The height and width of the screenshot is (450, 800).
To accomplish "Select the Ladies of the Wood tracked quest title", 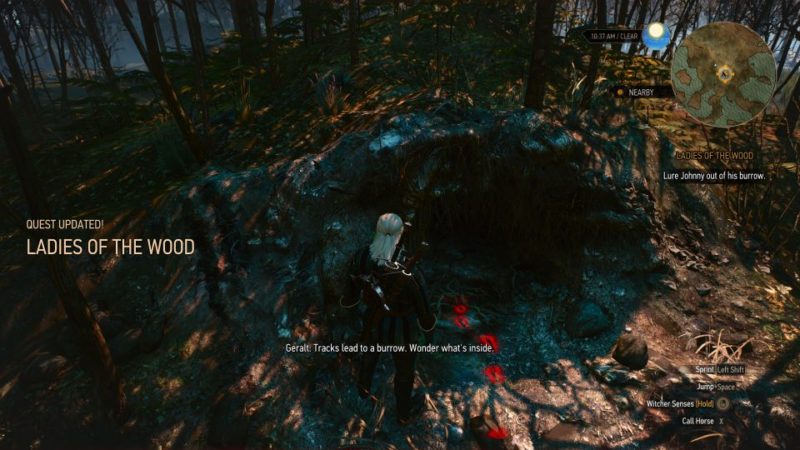I will click(712, 157).
